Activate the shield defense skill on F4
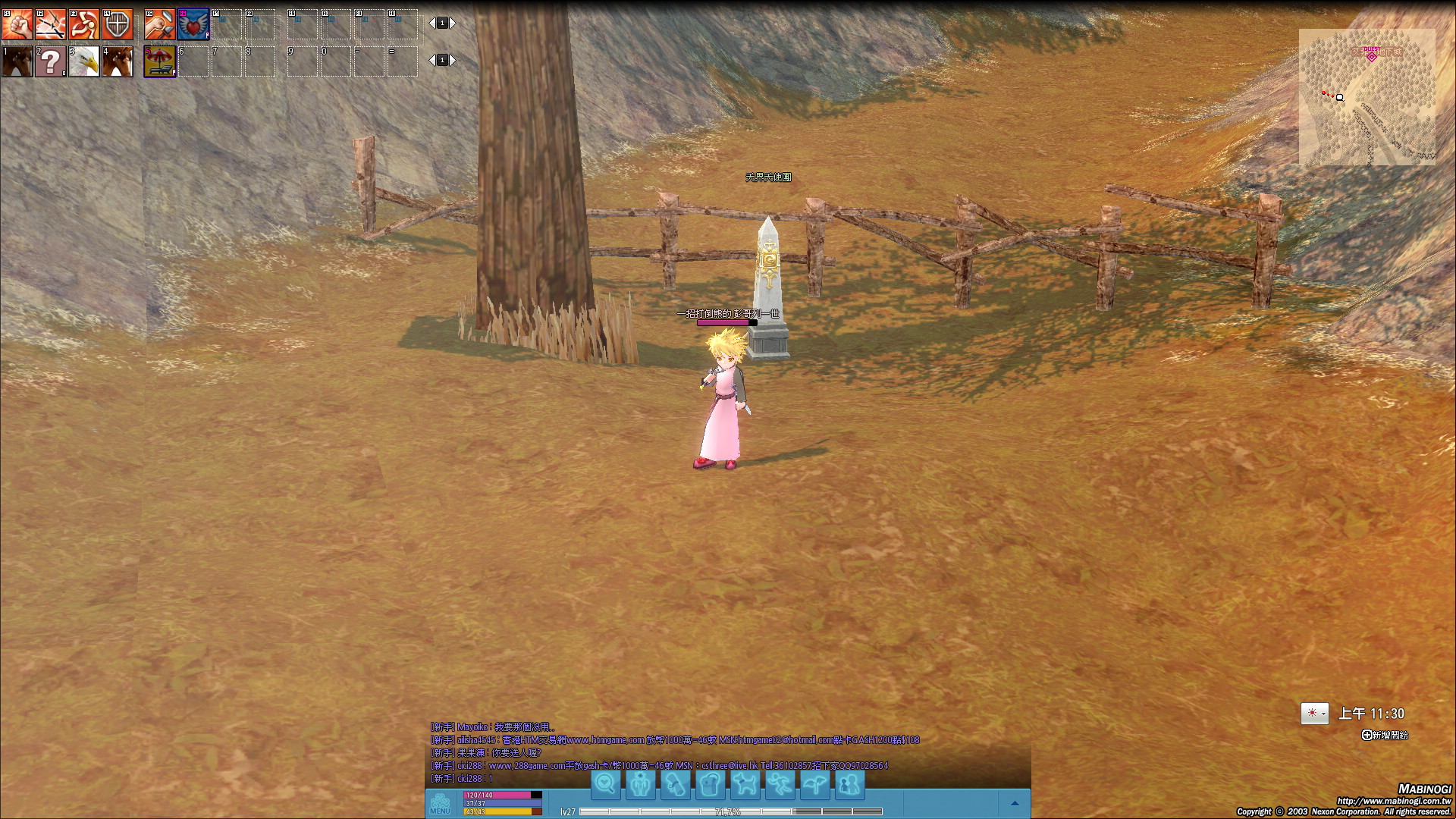This screenshot has width=1456, height=819. tap(118, 24)
